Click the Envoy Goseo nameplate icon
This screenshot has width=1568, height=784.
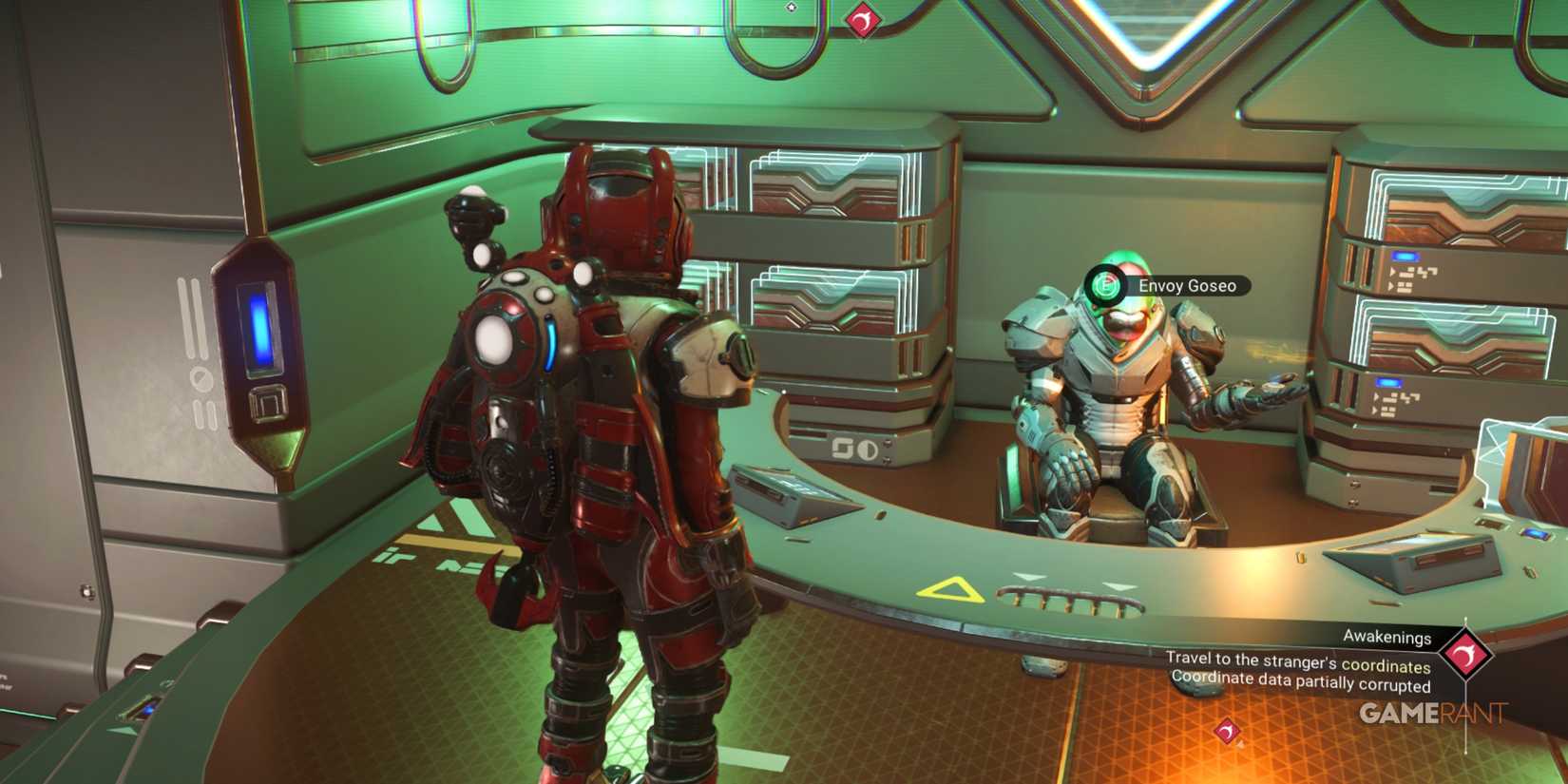tap(1104, 283)
